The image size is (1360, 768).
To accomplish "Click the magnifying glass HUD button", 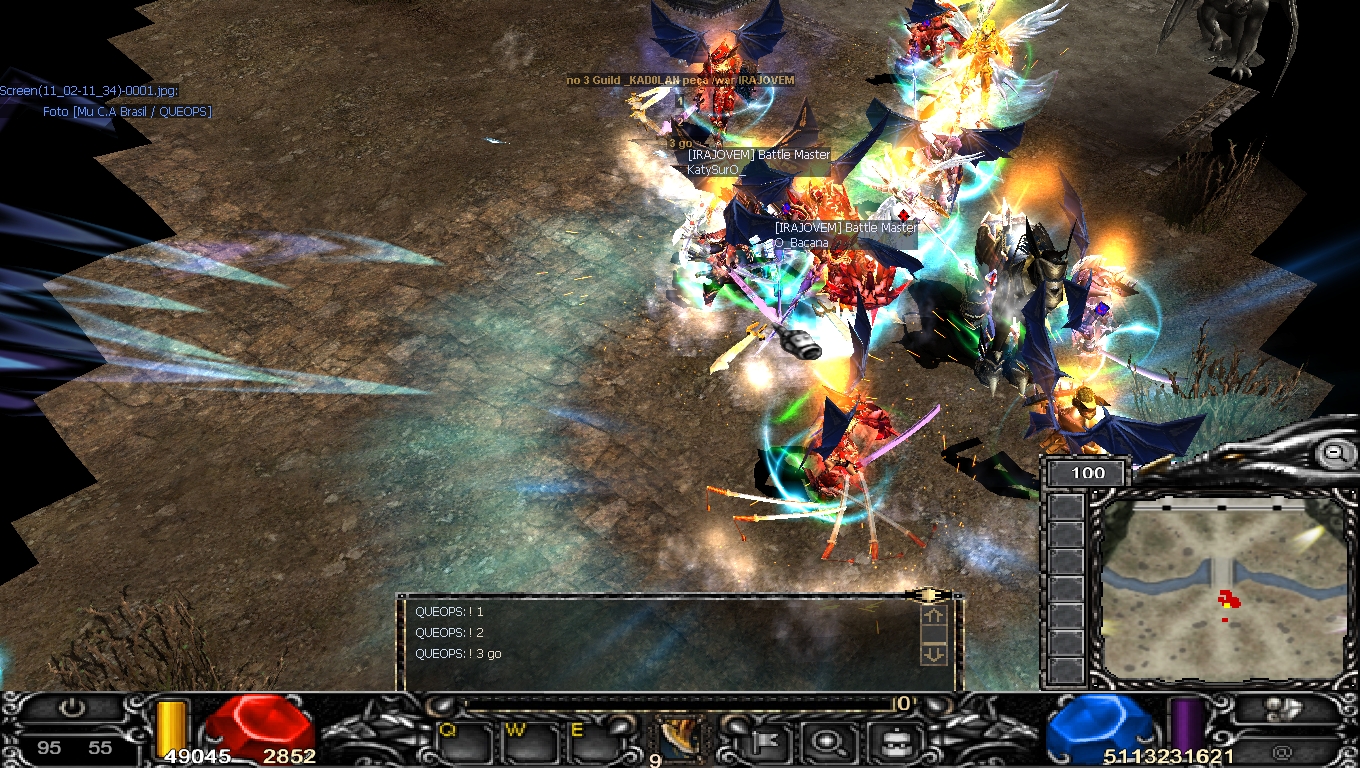I will [x=827, y=742].
